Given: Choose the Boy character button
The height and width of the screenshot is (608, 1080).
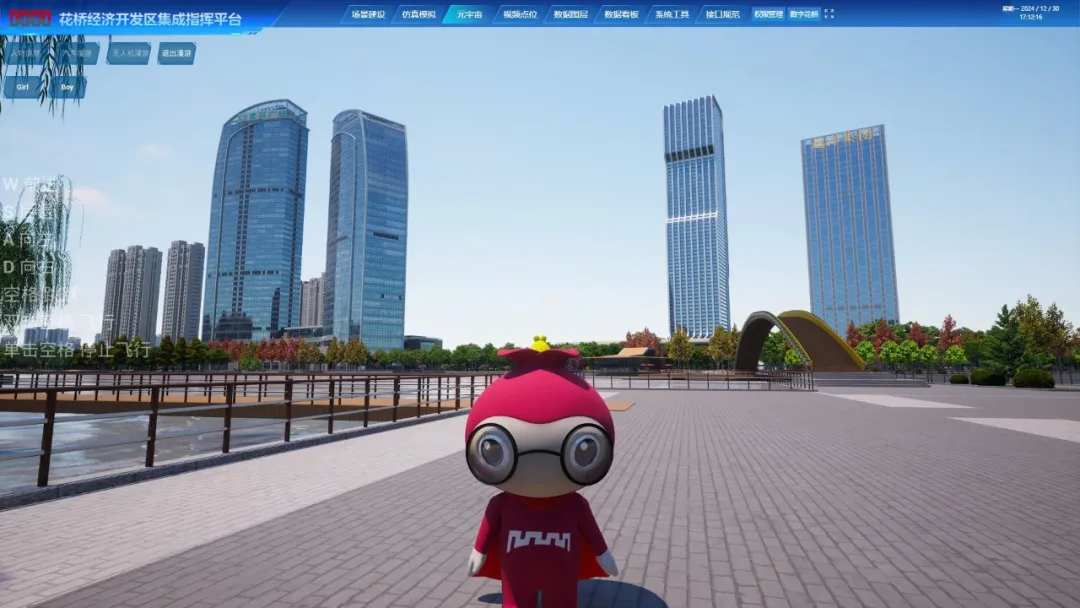Looking at the screenshot, I should point(68,87).
